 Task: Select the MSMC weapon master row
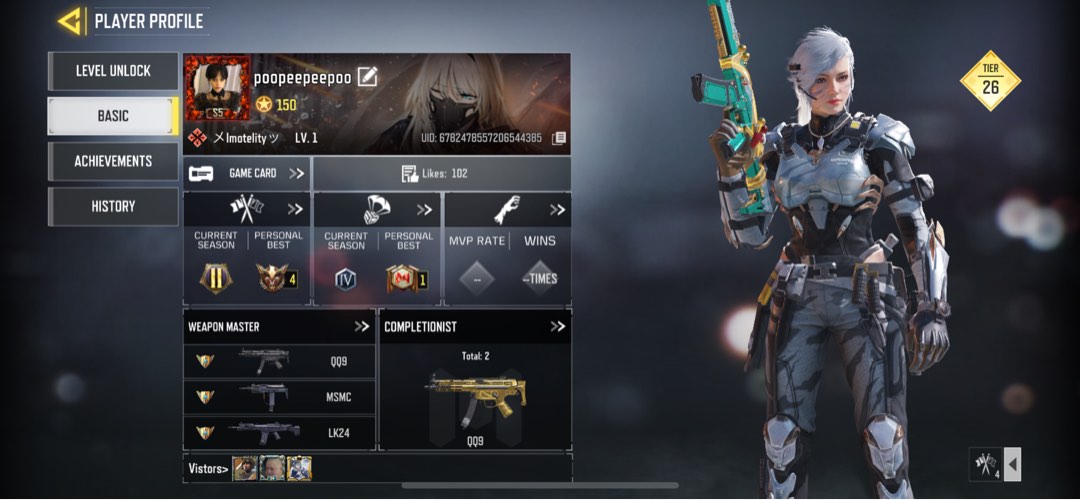pos(279,397)
